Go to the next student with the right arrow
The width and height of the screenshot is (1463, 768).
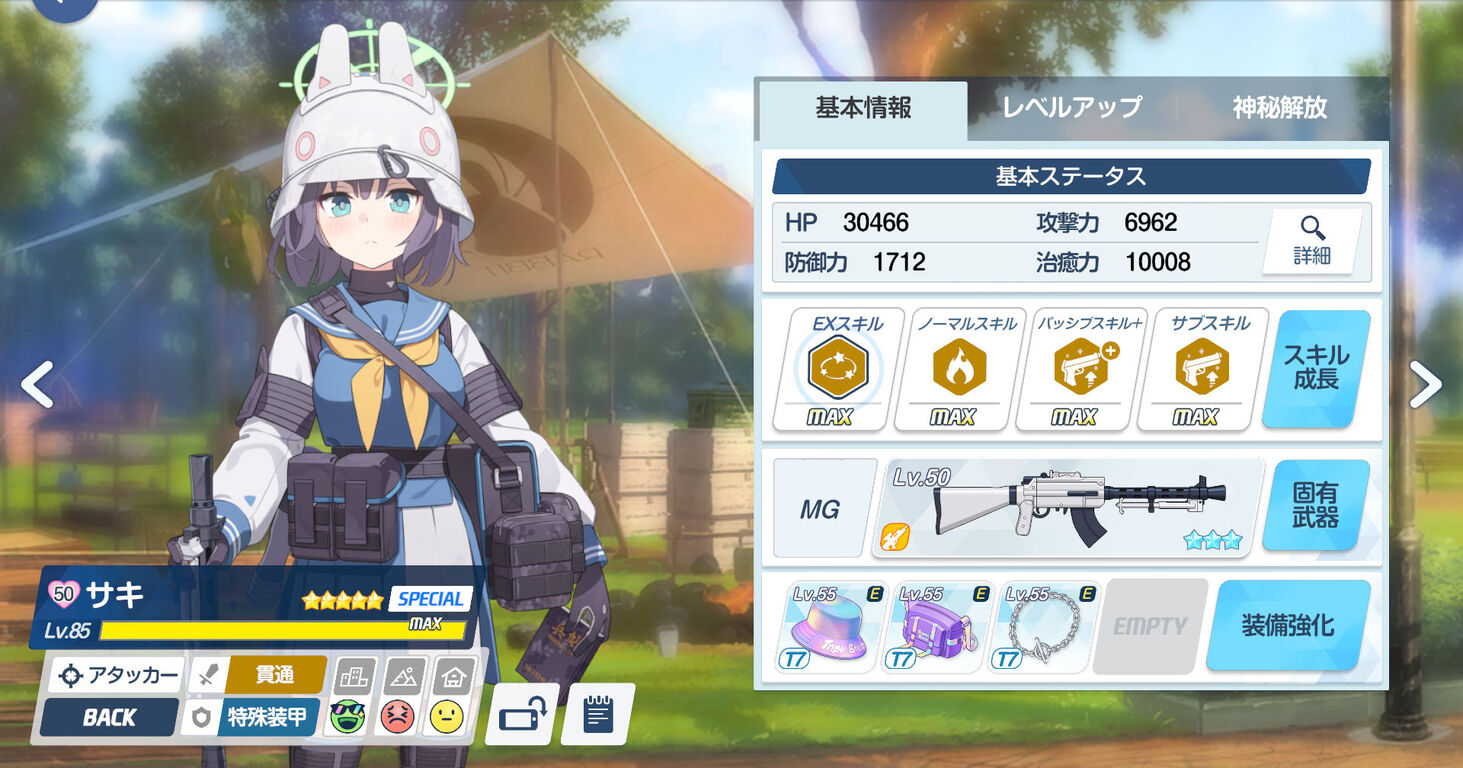click(1425, 384)
